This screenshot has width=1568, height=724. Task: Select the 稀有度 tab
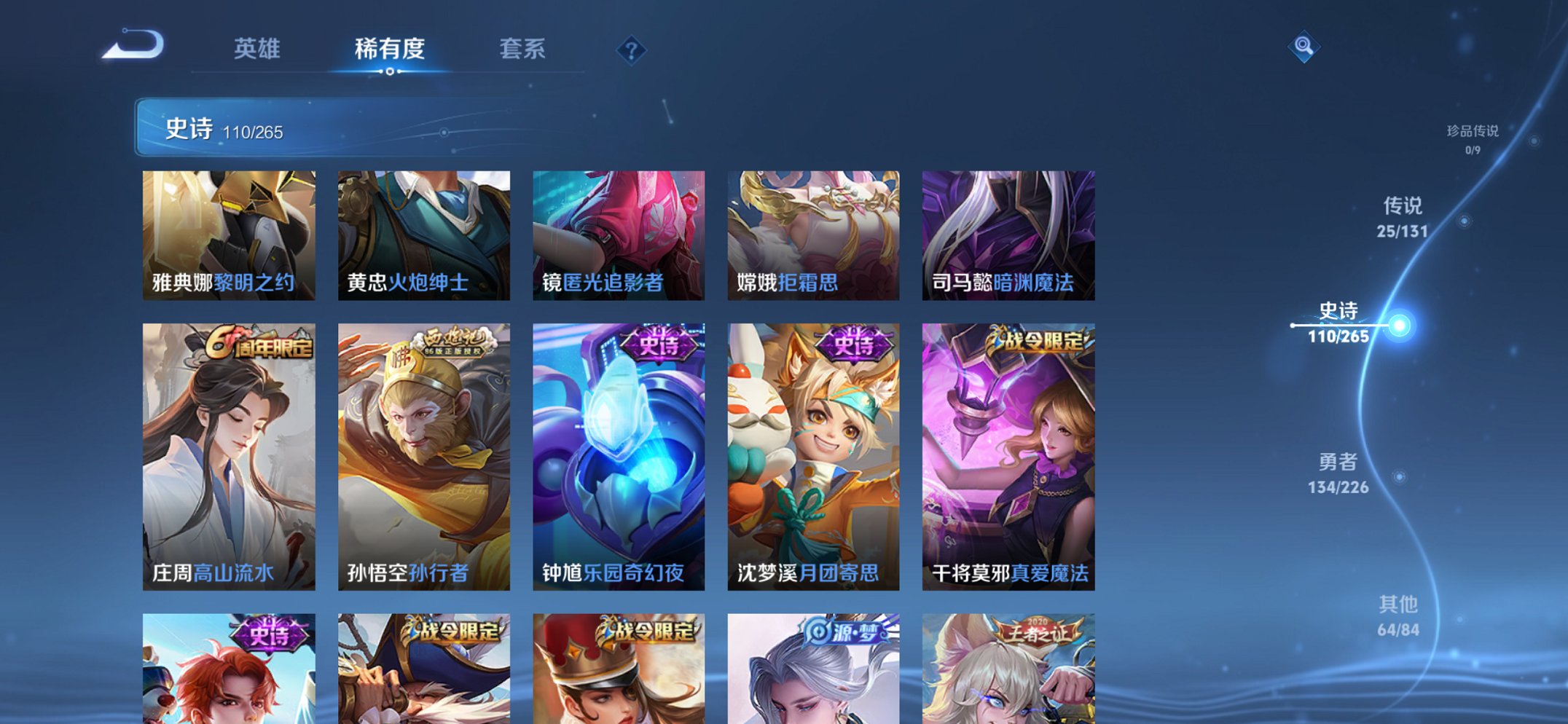coord(389,50)
